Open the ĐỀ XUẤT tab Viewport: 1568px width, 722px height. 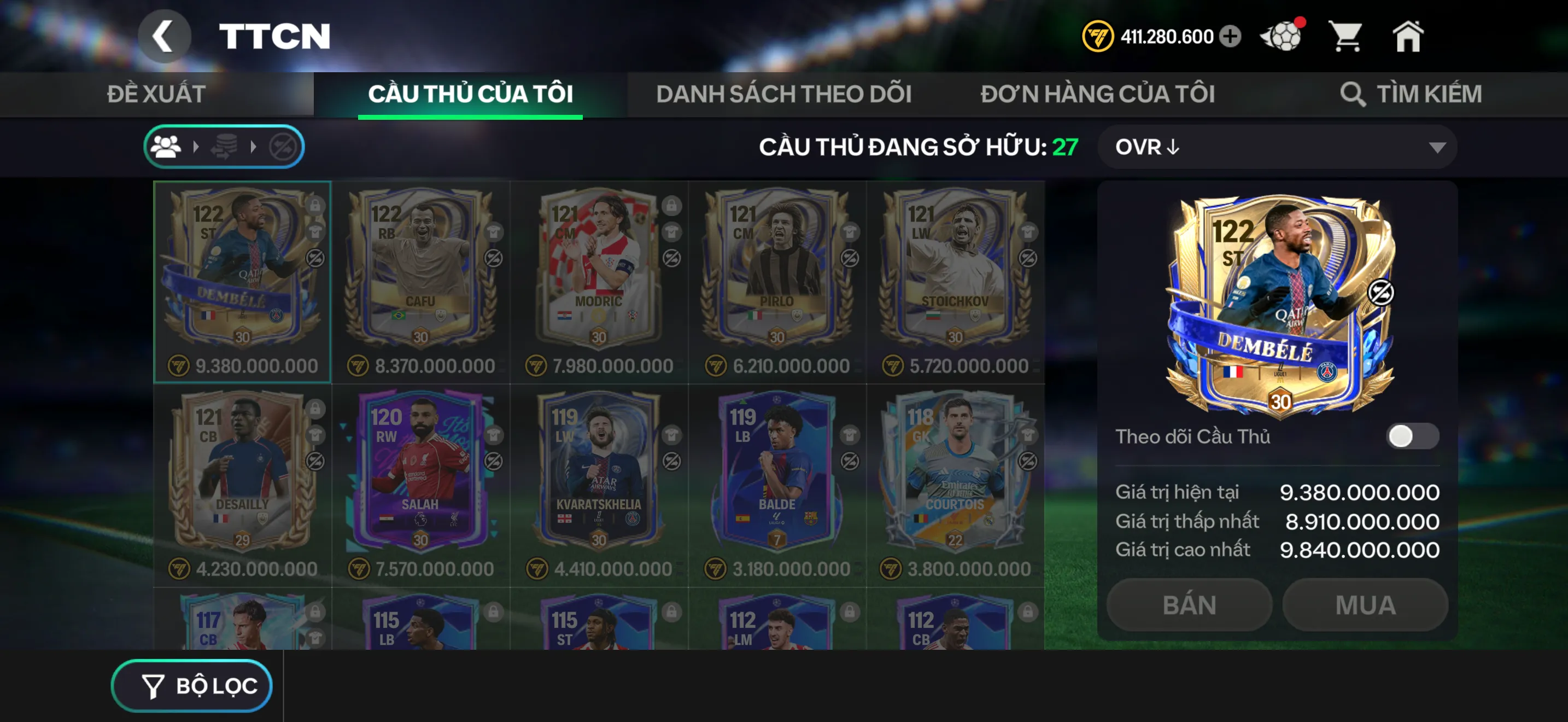tap(156, 94)
